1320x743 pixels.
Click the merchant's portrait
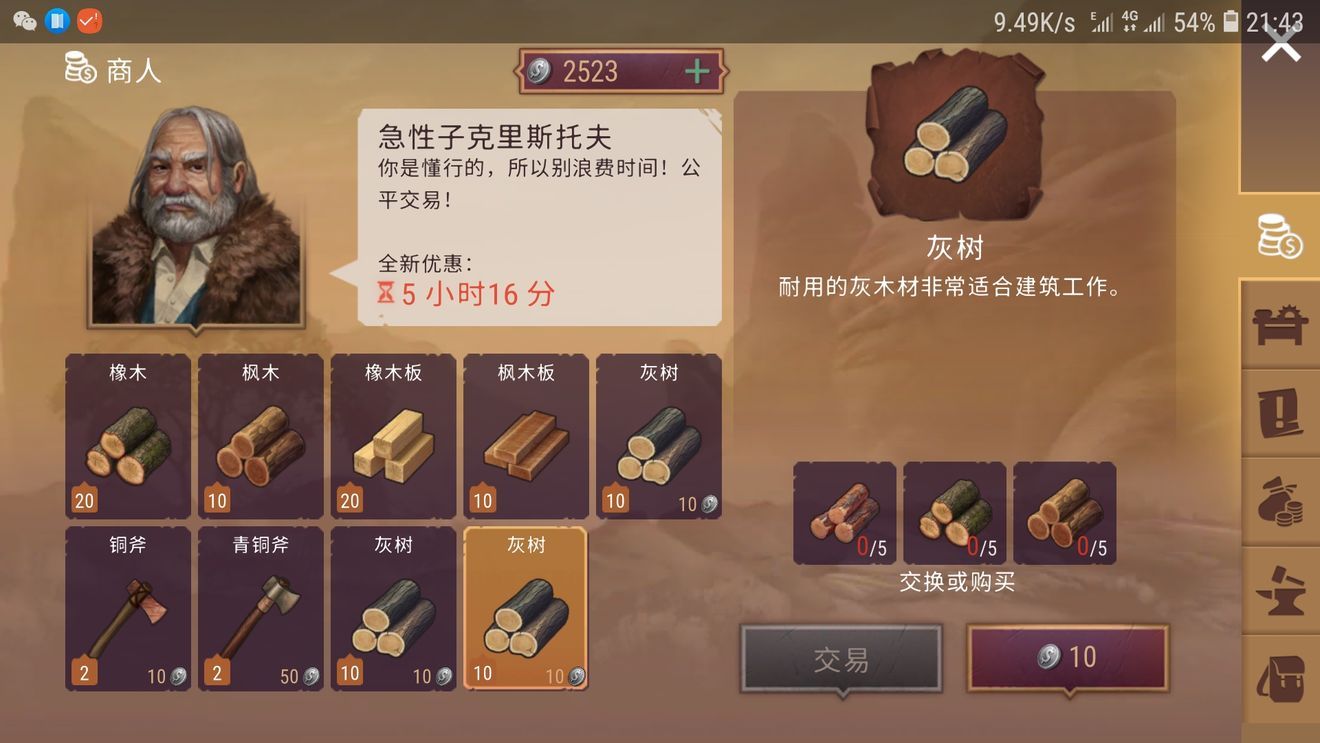click(x=196, y=215)
